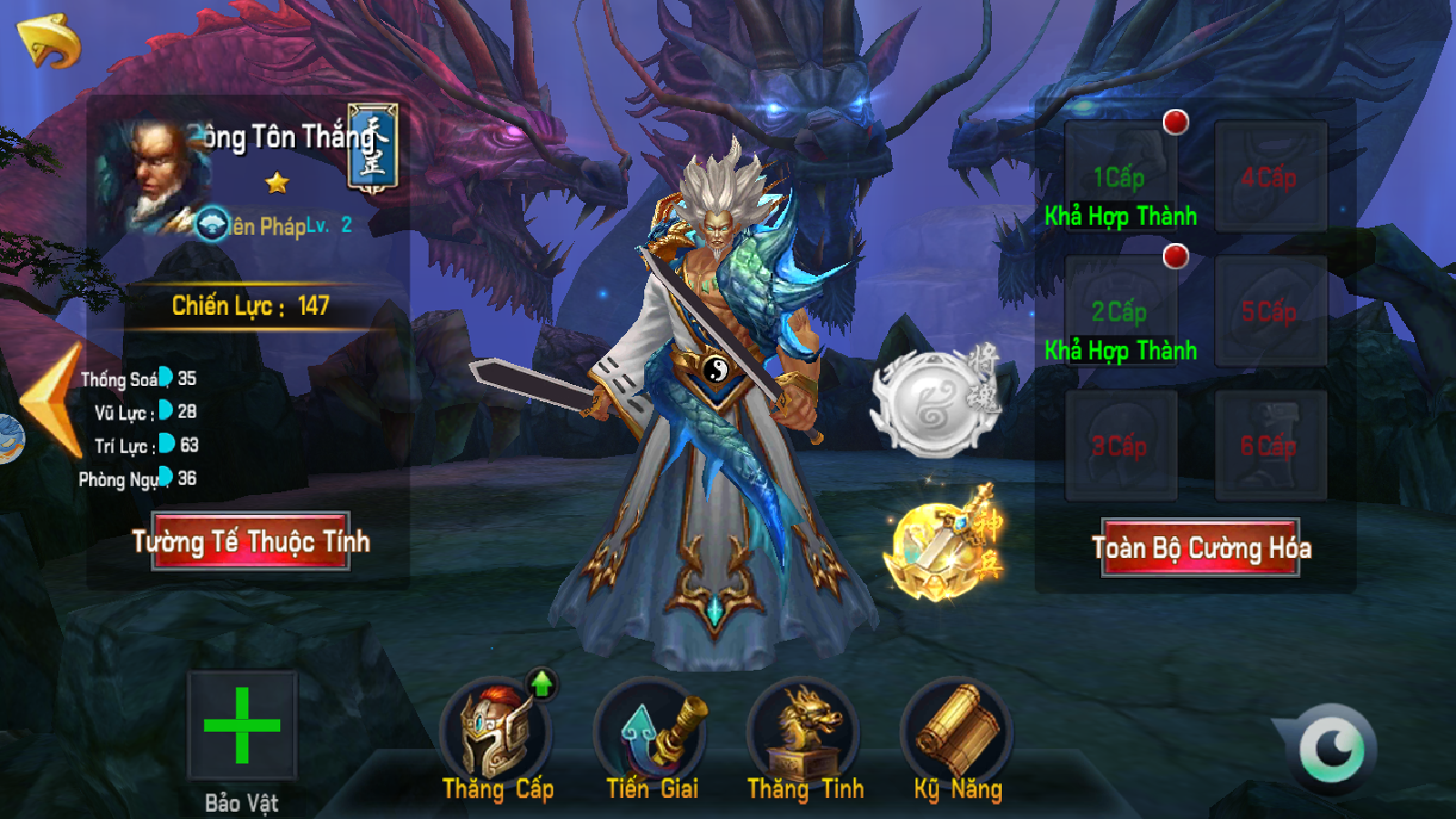This screenshot has width=1456, height=819.
Task: Open the golden divine weapon icon
Action: [942, 546]
